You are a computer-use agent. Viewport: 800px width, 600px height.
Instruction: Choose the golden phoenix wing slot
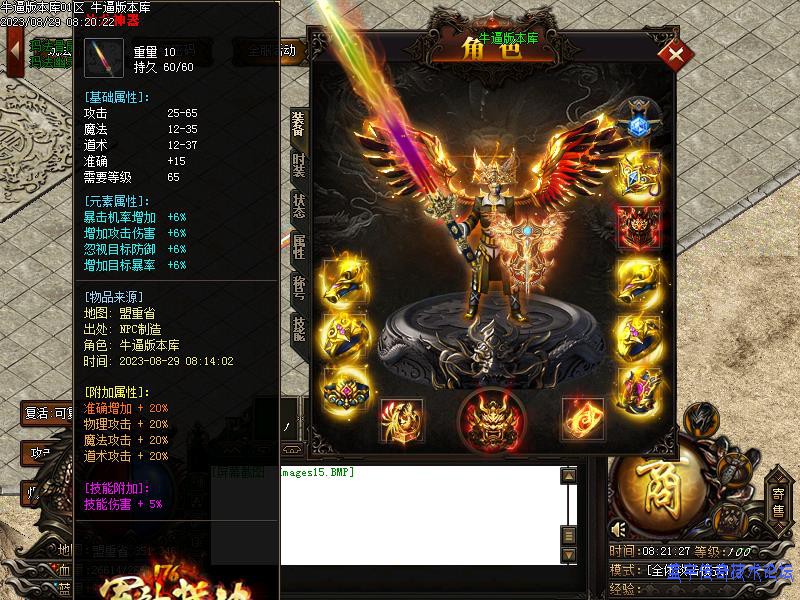point(402,420)
